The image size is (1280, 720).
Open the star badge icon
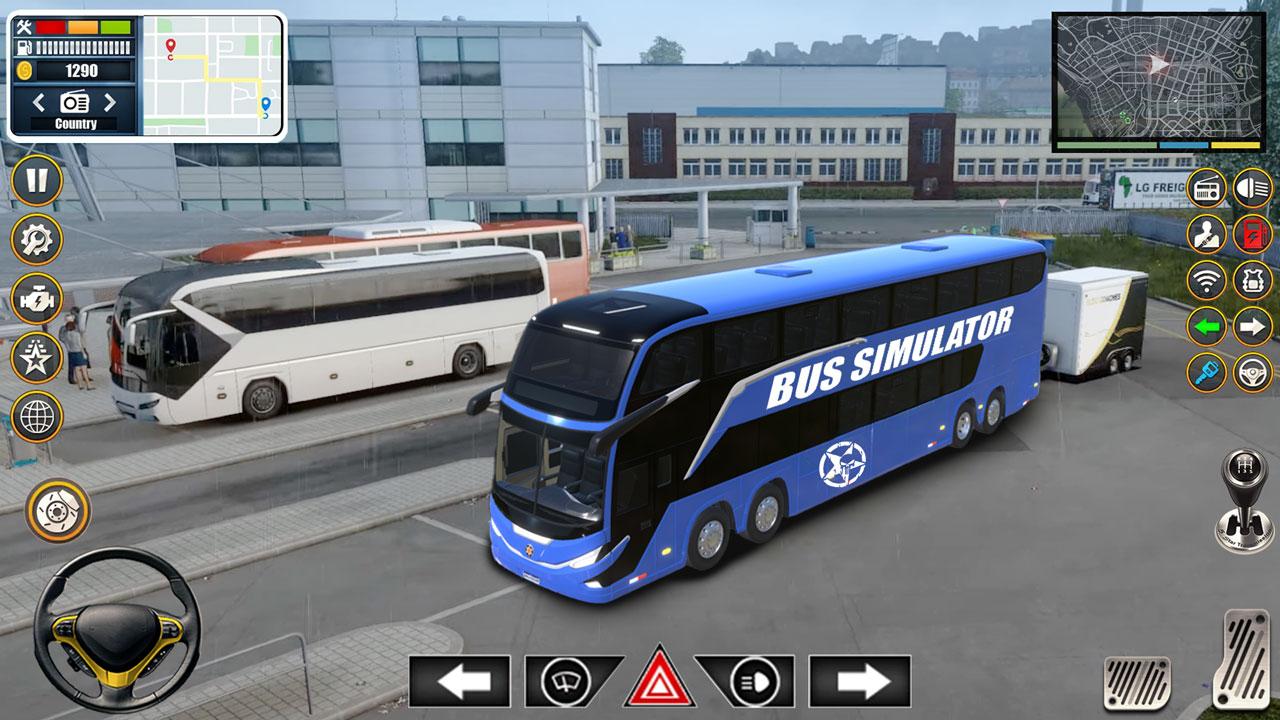click(37, 357)
